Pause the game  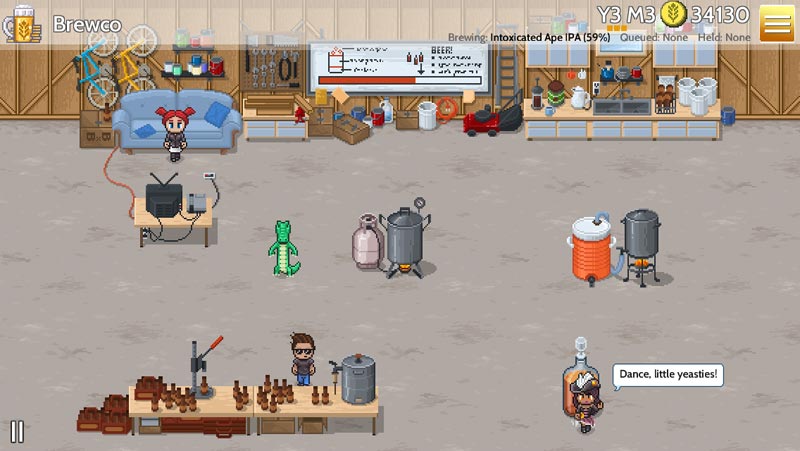17,432
